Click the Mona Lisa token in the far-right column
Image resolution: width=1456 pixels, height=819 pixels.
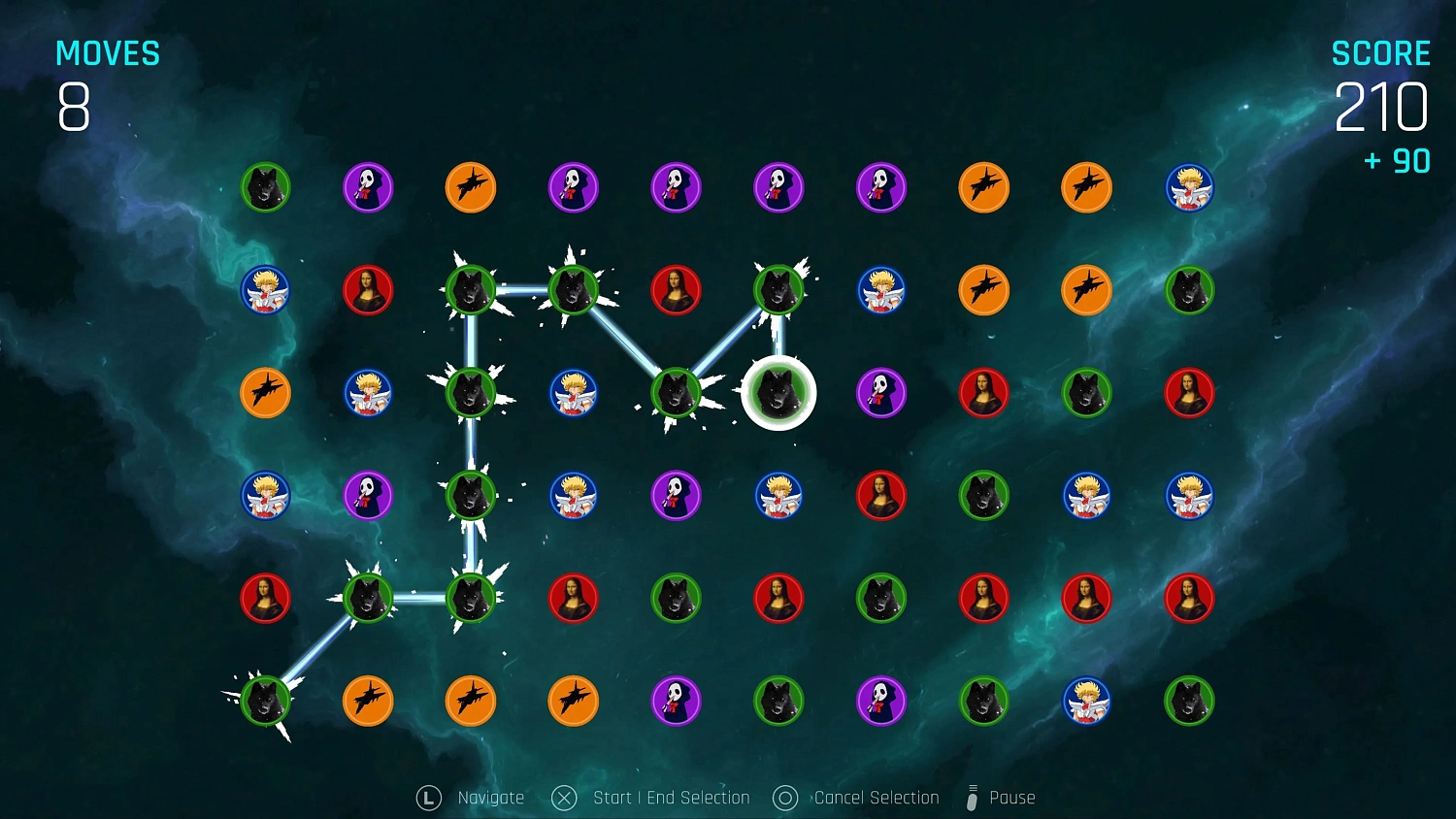[x=1190, y=391]
